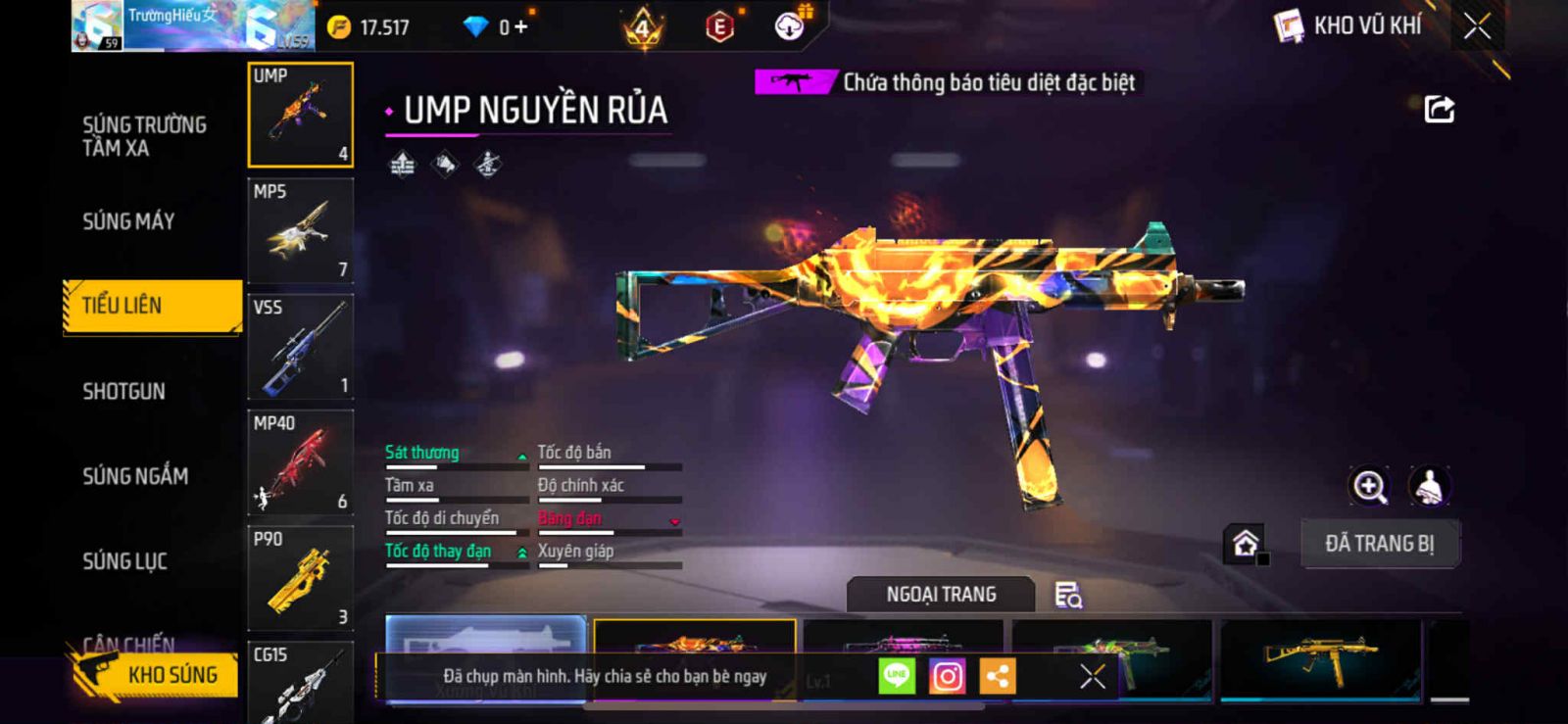
Task: Share the UMP skin via share arrow icon
Action: coord(1439,109)
